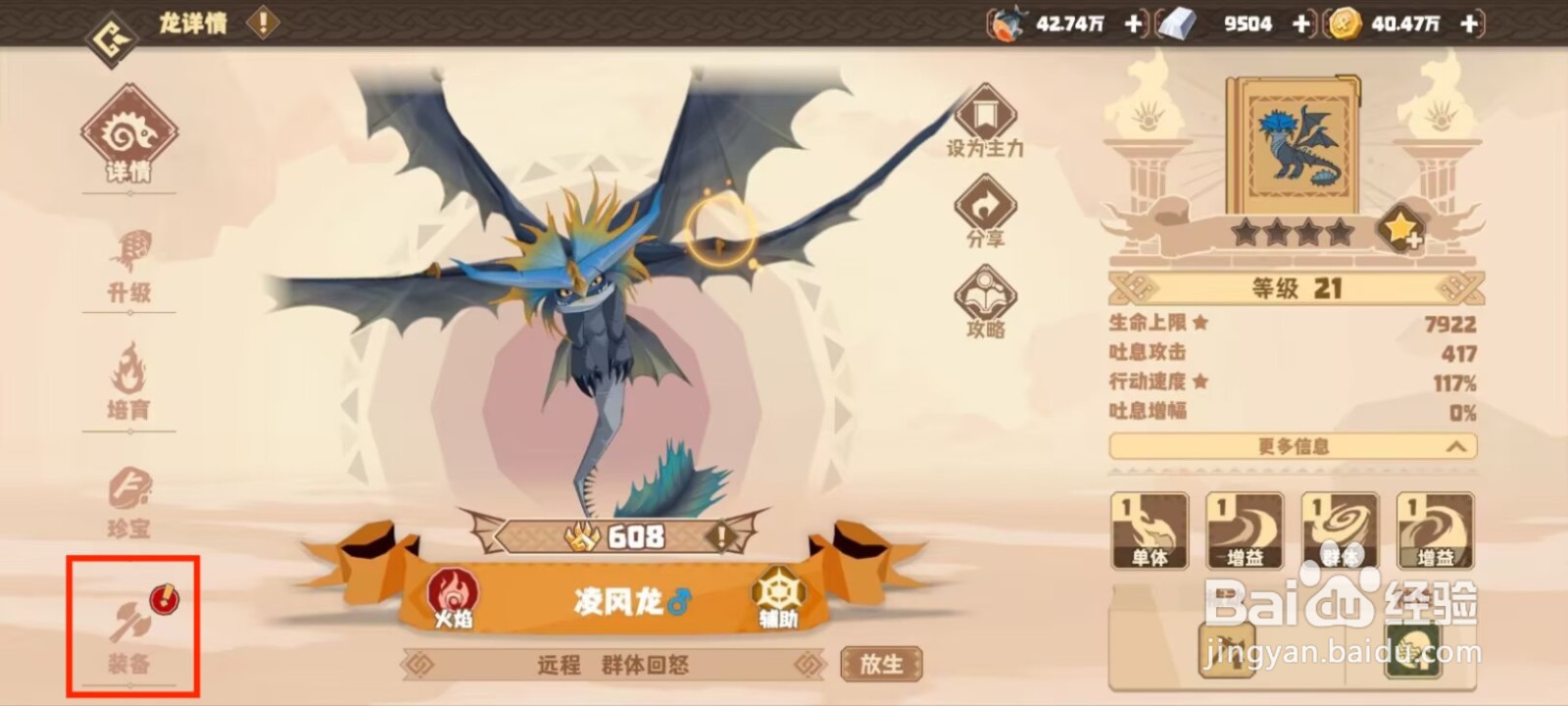Click the plus to buy more gold coins

(x=1469, y=24)
